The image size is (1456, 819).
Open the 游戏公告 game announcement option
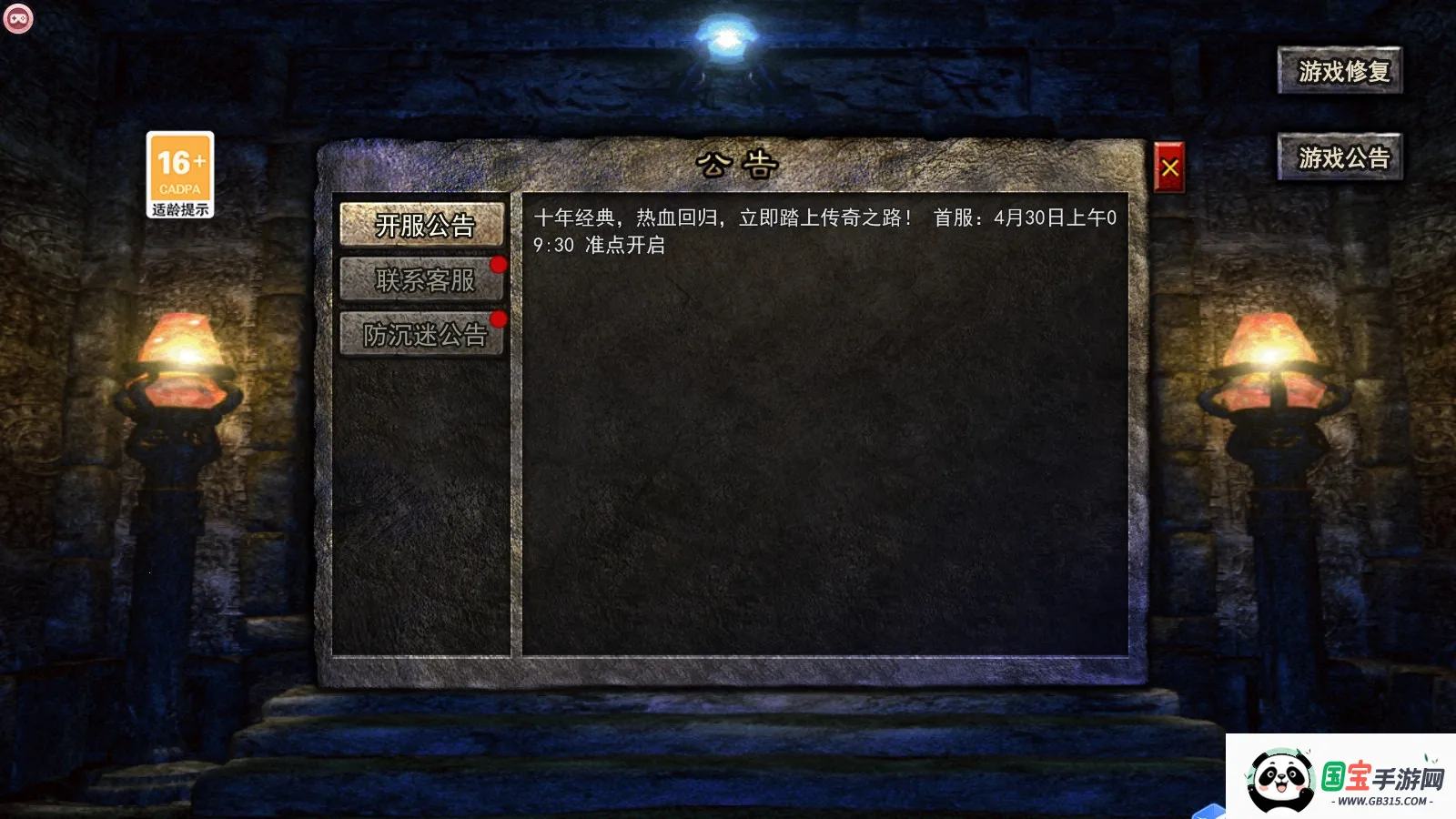1340,157
